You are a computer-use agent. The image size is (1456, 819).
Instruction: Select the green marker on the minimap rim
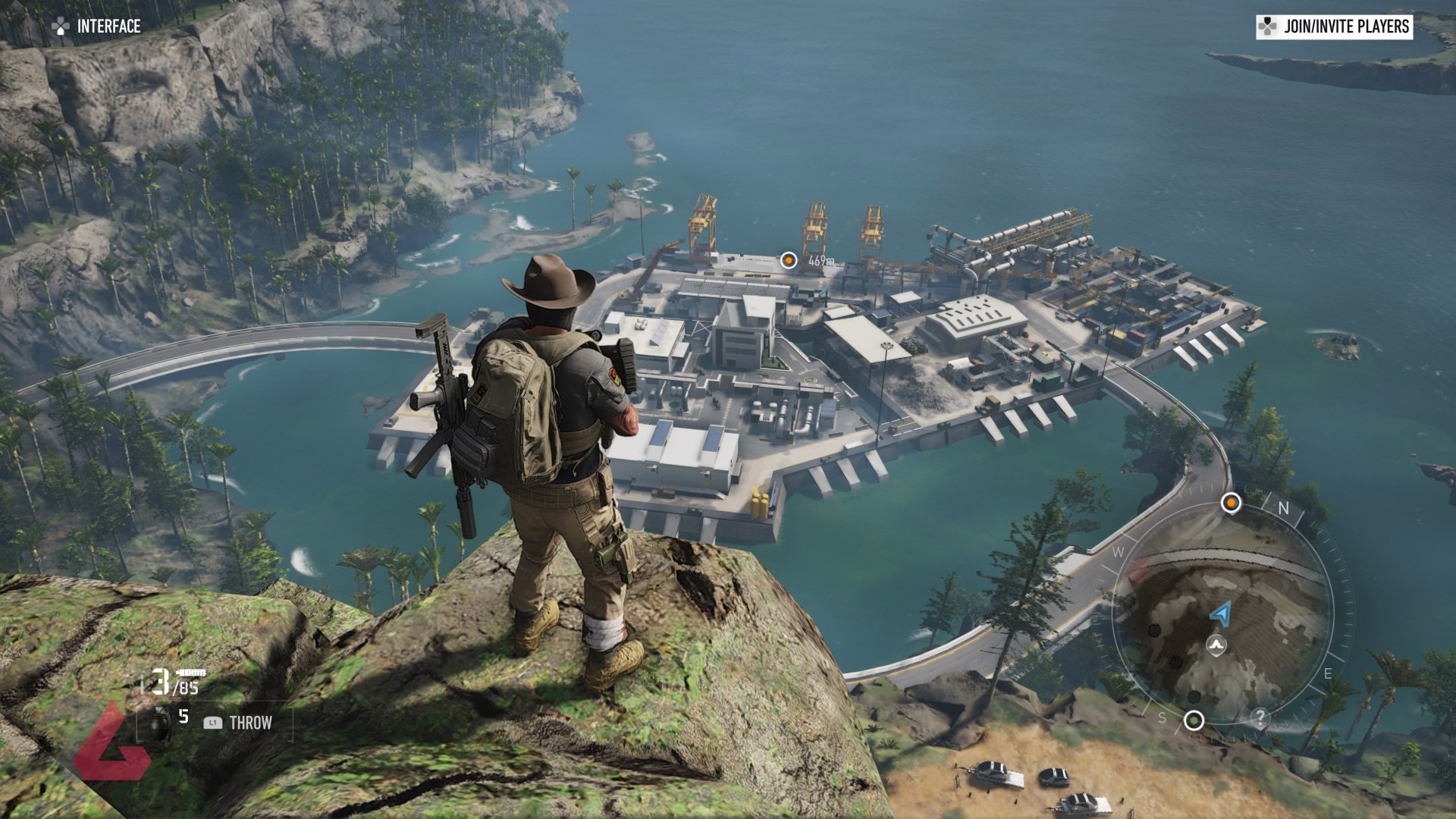click(1194, 720)
